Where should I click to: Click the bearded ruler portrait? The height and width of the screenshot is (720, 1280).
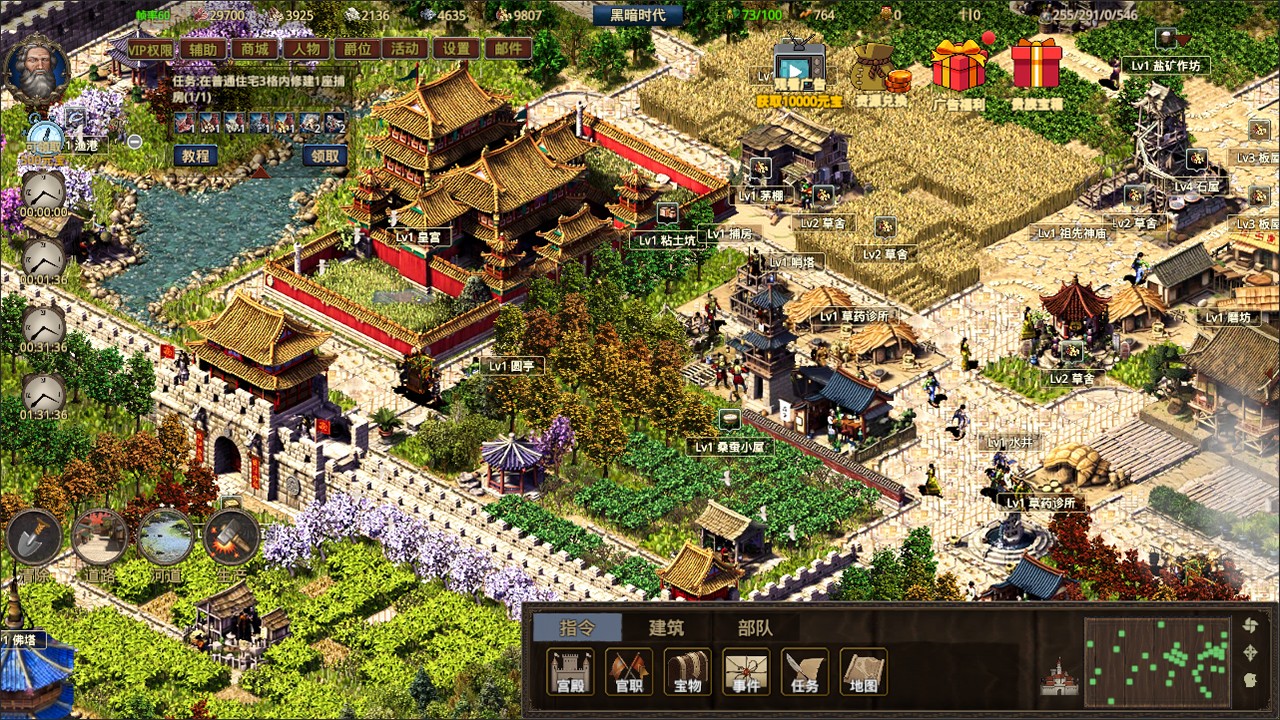click(x=37, y=72)
